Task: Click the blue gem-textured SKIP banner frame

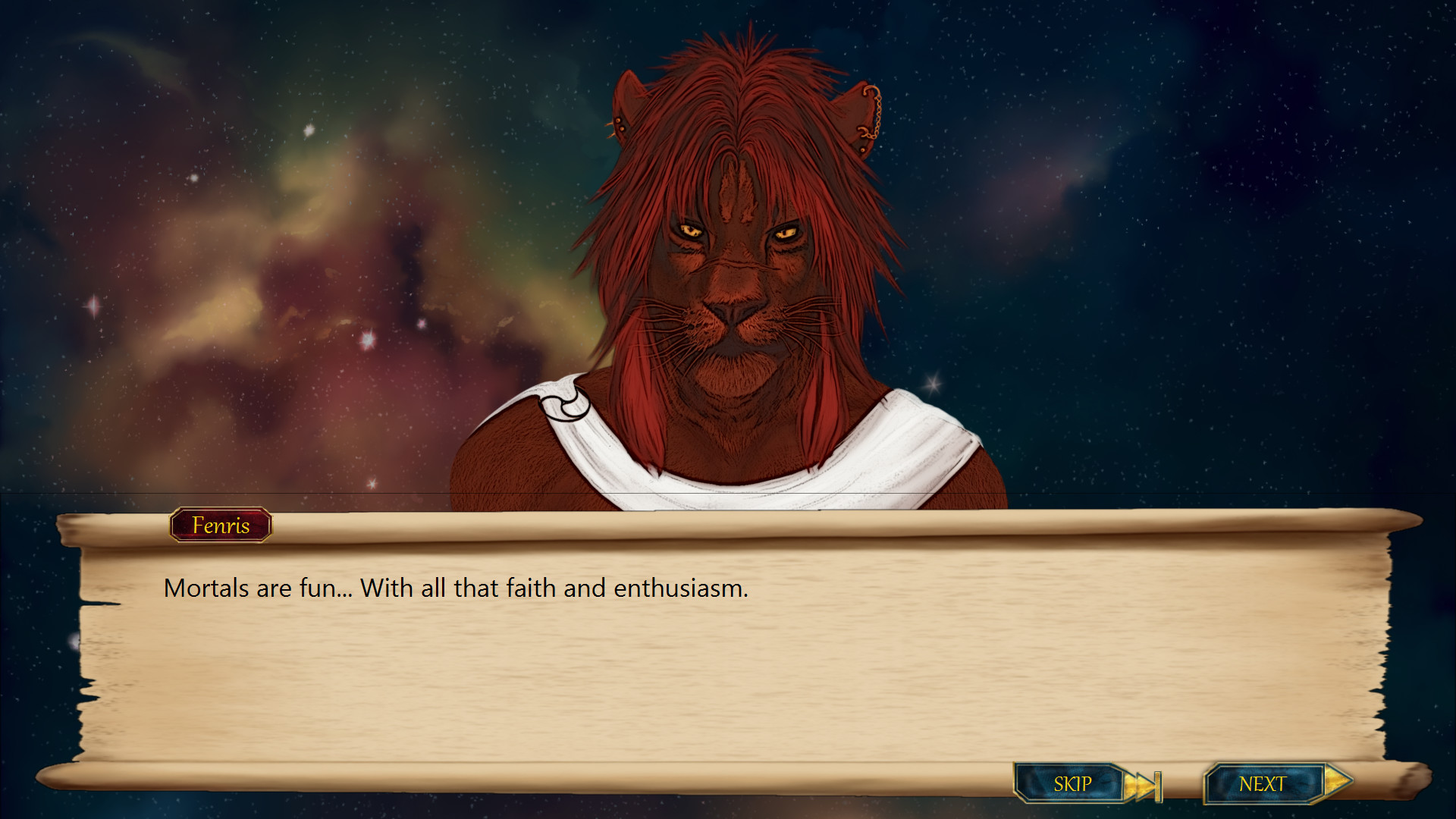Action: point(1072,783)
